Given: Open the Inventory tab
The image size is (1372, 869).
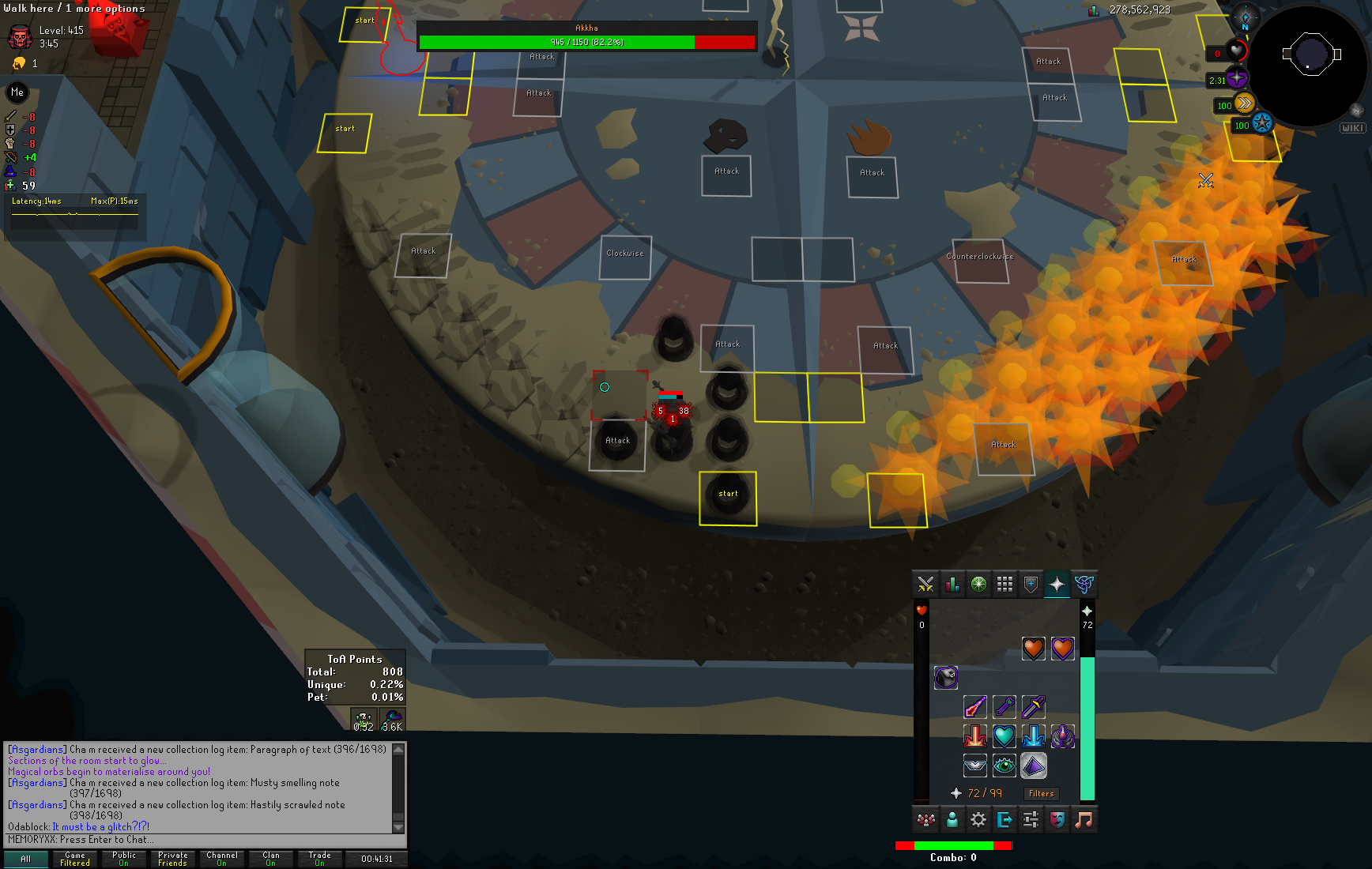Looking at the screenshot, I should click(x=1004, y=585).
